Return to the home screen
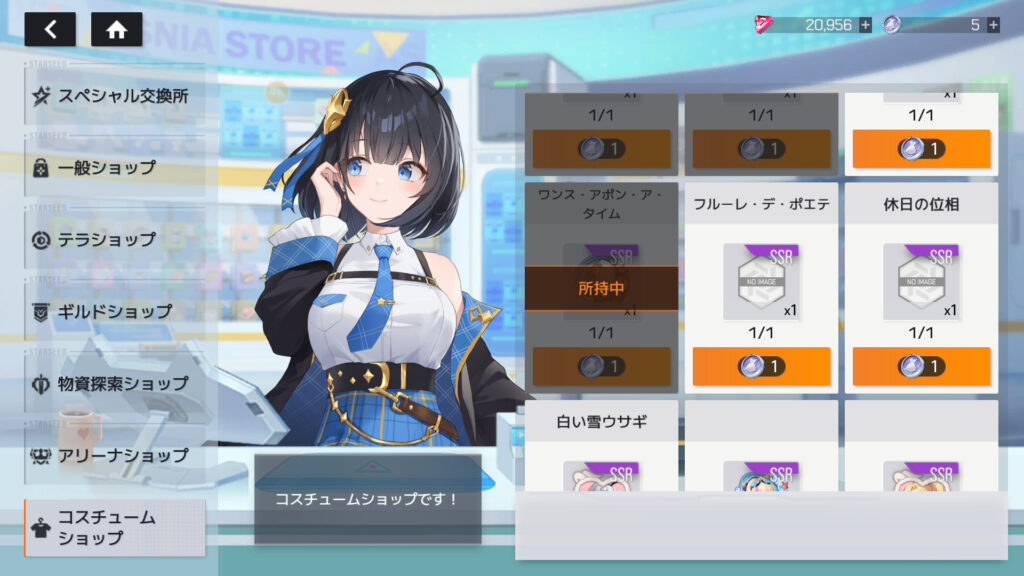The height and width of the screenshot is (576, 1024). [116, 29]
